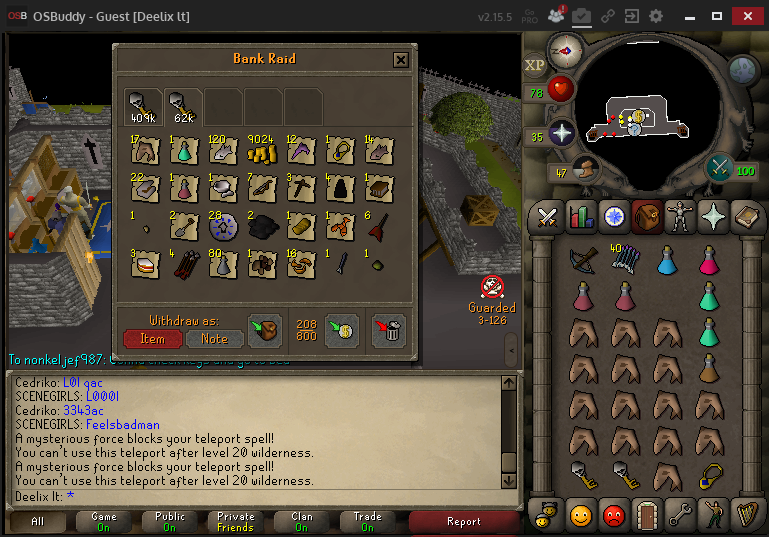The width and height of the screenshot is (769, 537).
Task: Select the stack of 40 bolts
Action: coord(625,259)
